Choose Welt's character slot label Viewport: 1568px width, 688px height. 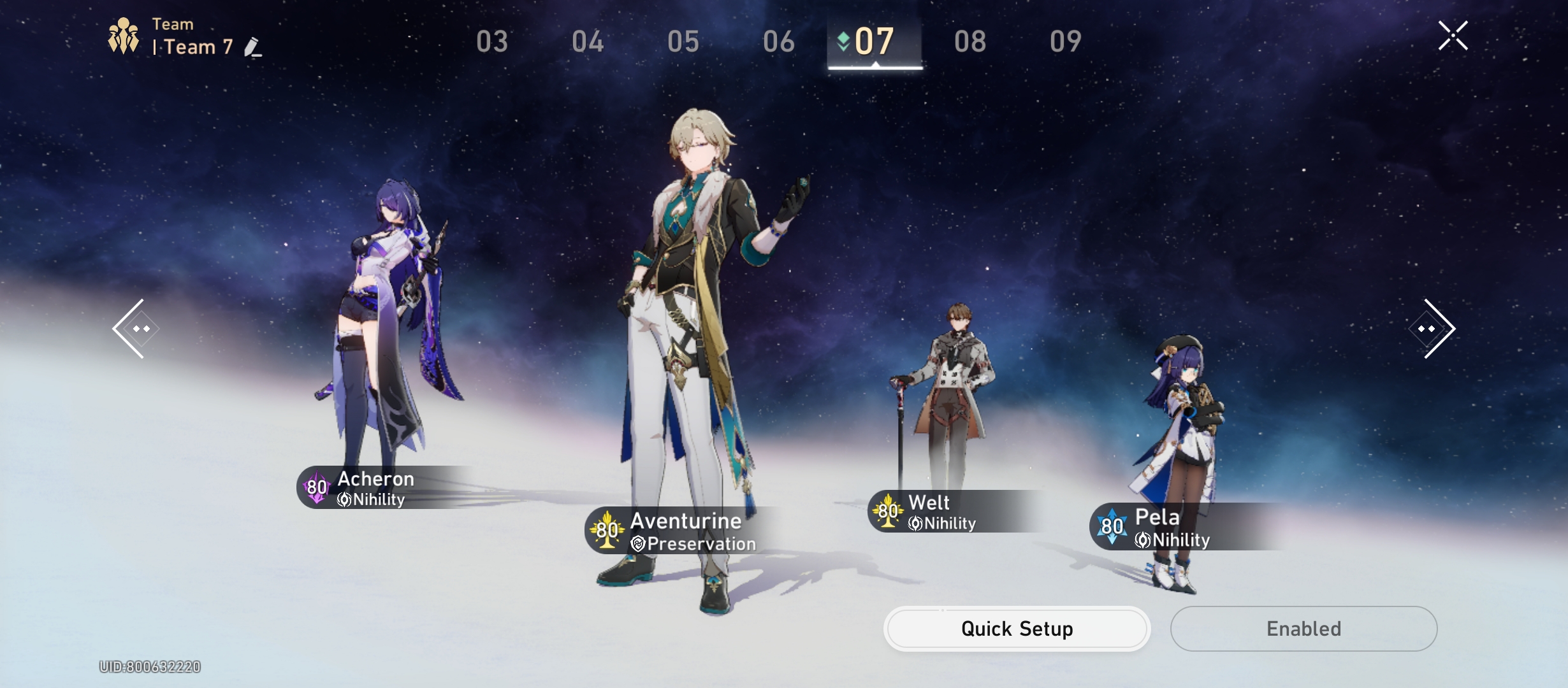940,512
